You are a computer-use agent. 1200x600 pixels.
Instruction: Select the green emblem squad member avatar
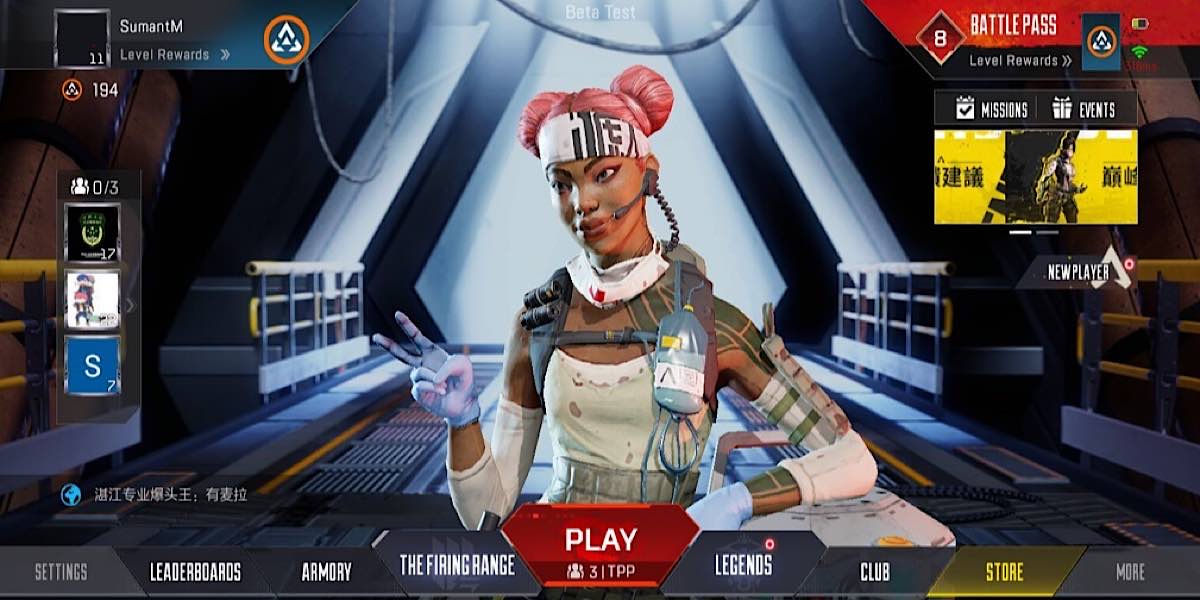click(92, 233)
